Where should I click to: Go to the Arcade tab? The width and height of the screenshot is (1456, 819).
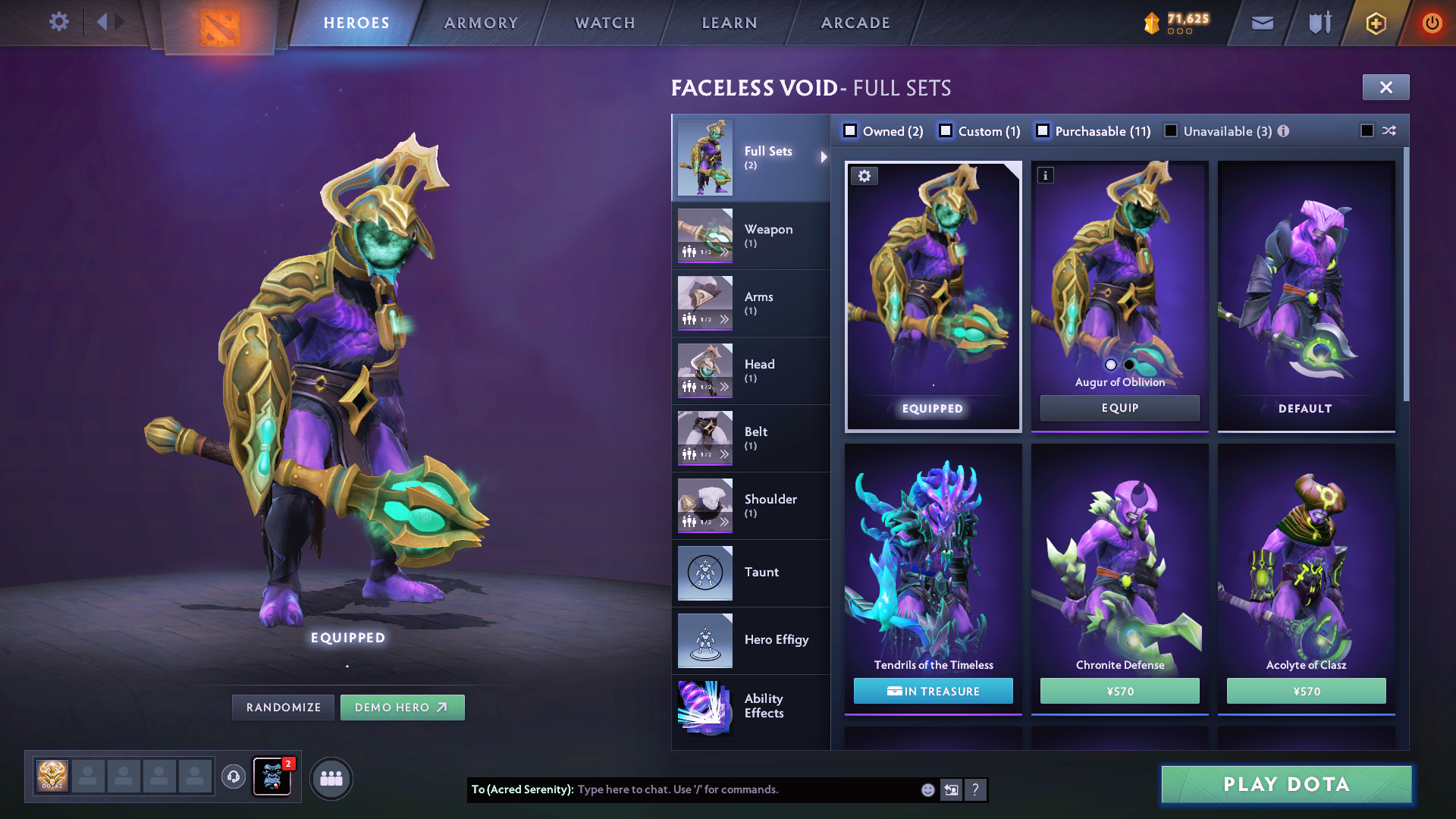855,23
